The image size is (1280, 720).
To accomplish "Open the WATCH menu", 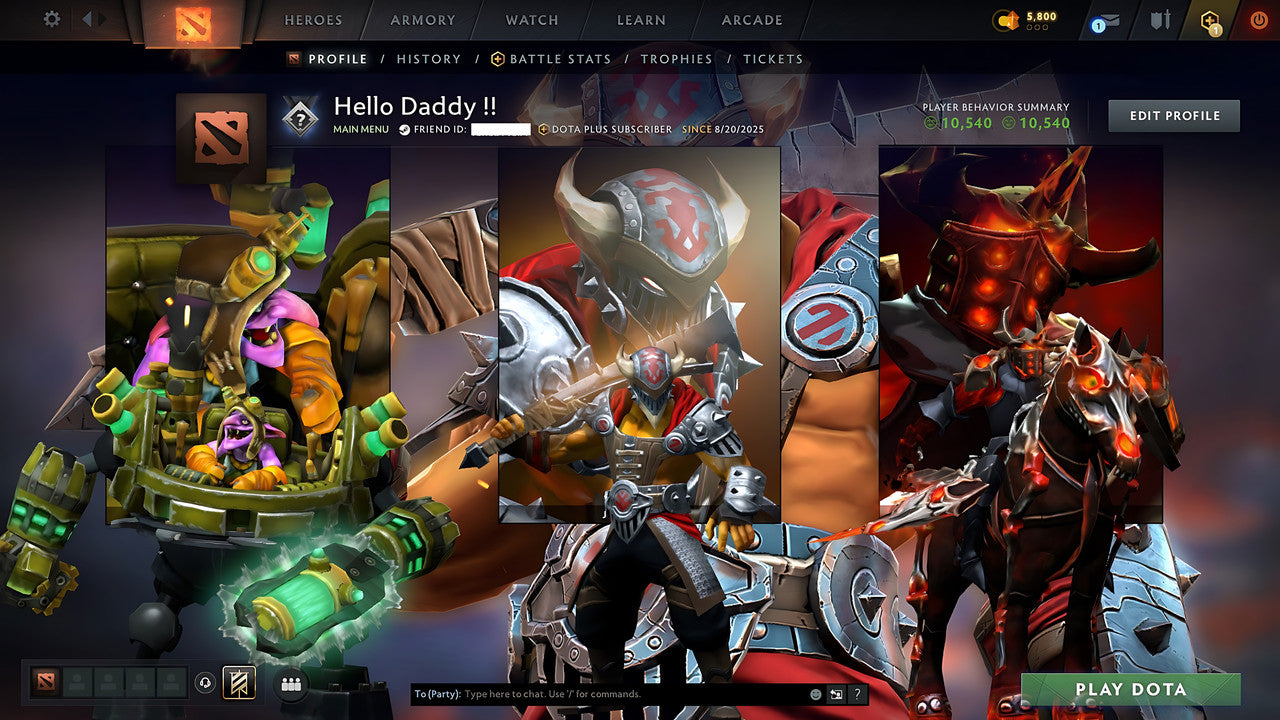I will (531, 20).
